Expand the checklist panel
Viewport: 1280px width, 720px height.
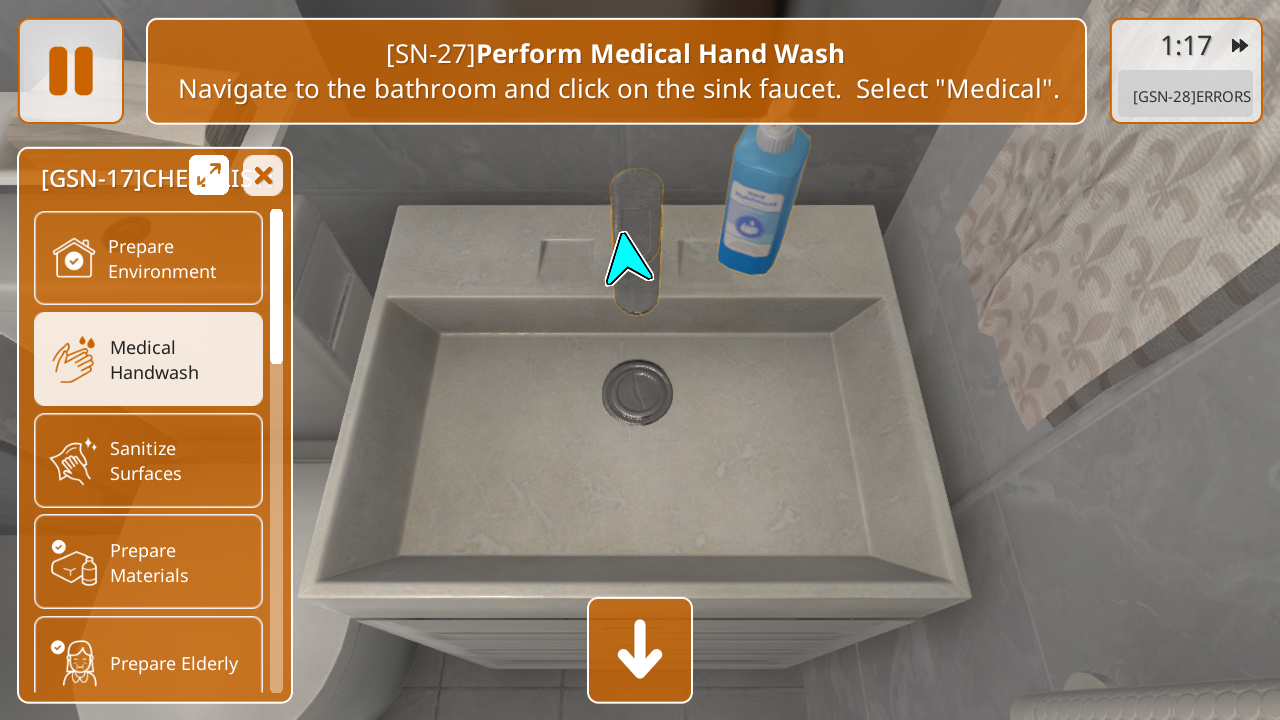(x=209, y=175)
